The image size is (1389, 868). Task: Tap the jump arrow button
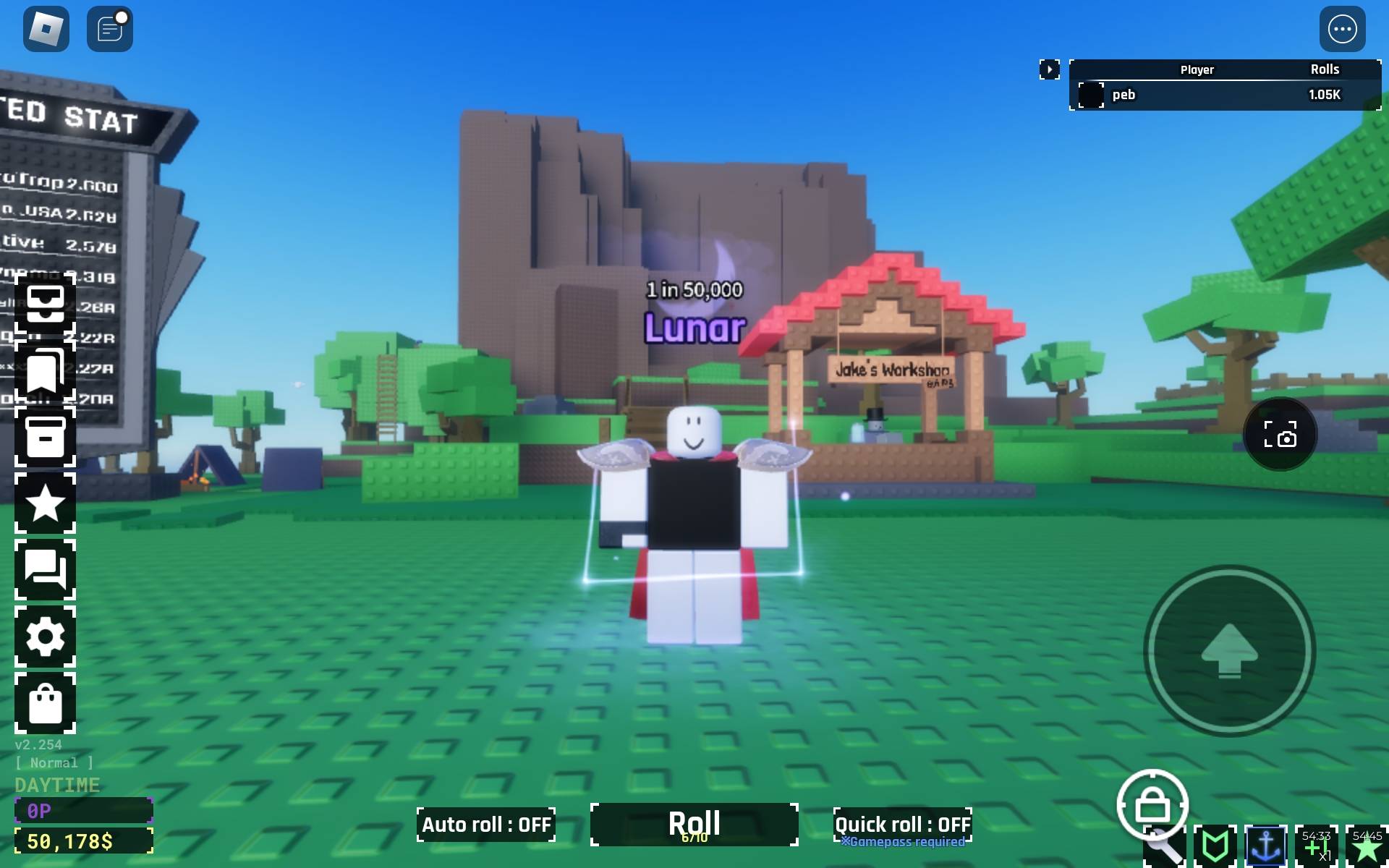[1229, 650]
